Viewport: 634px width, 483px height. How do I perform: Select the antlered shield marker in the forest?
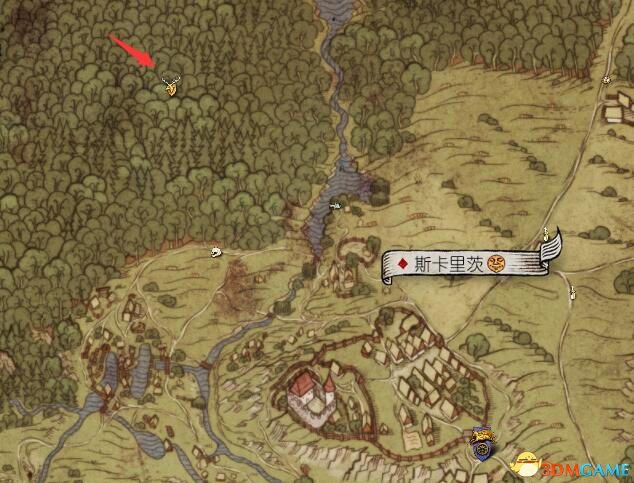172,88
